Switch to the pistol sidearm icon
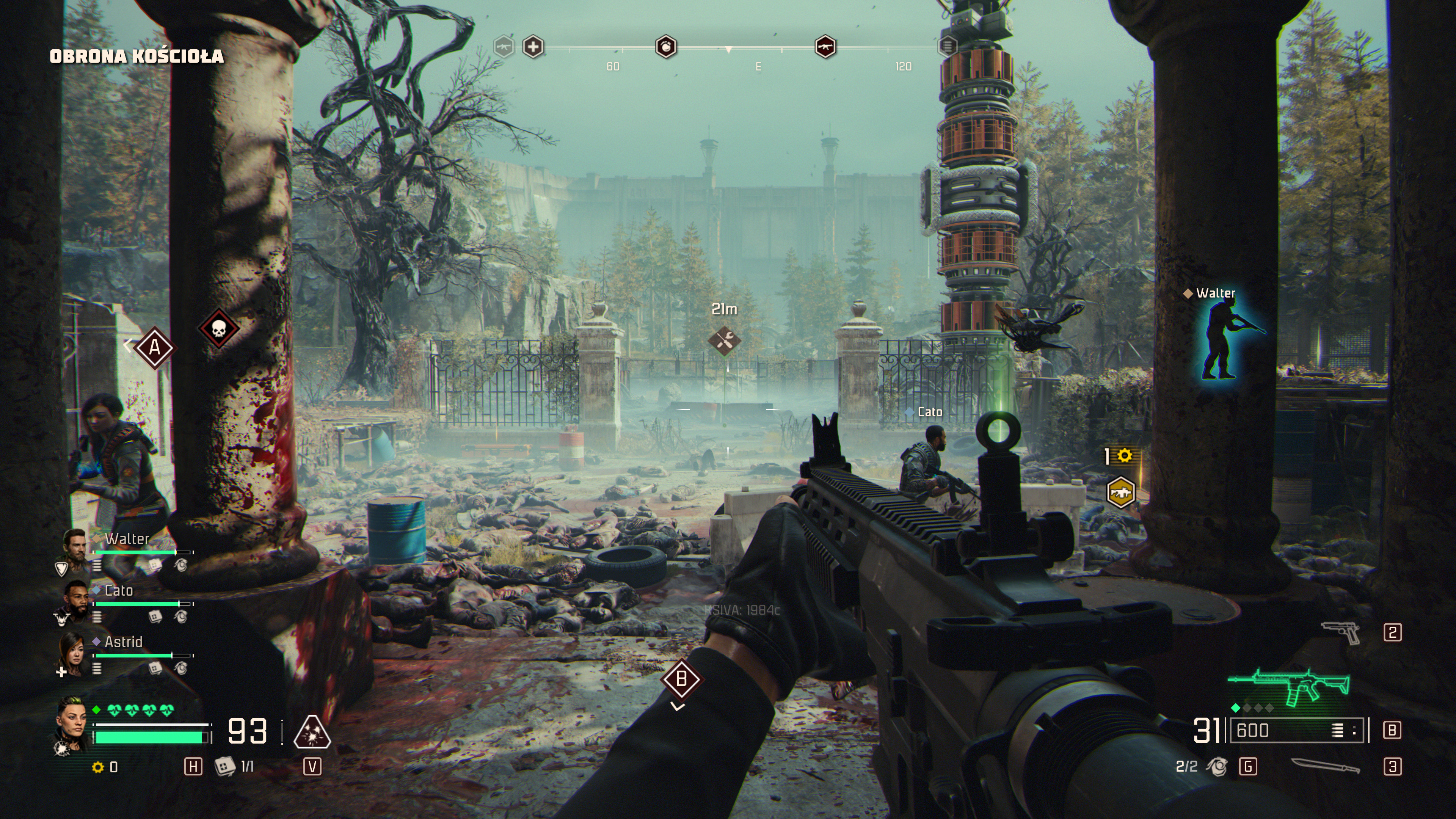Image resolution: width=1456 pixels, height=819 pixels. (1342, 632)
